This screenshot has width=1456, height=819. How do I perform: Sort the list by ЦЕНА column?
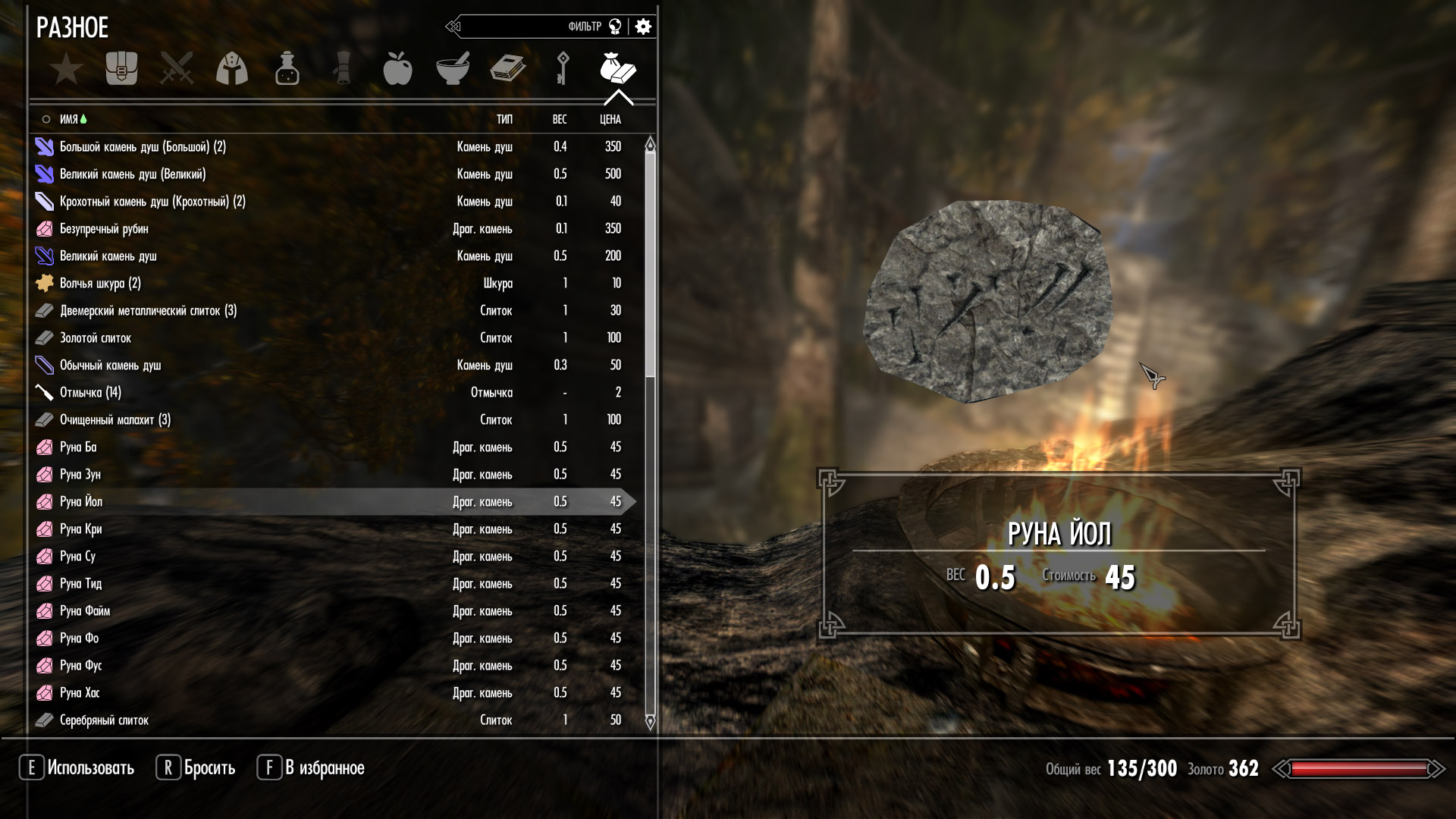(x=610, y=120)
